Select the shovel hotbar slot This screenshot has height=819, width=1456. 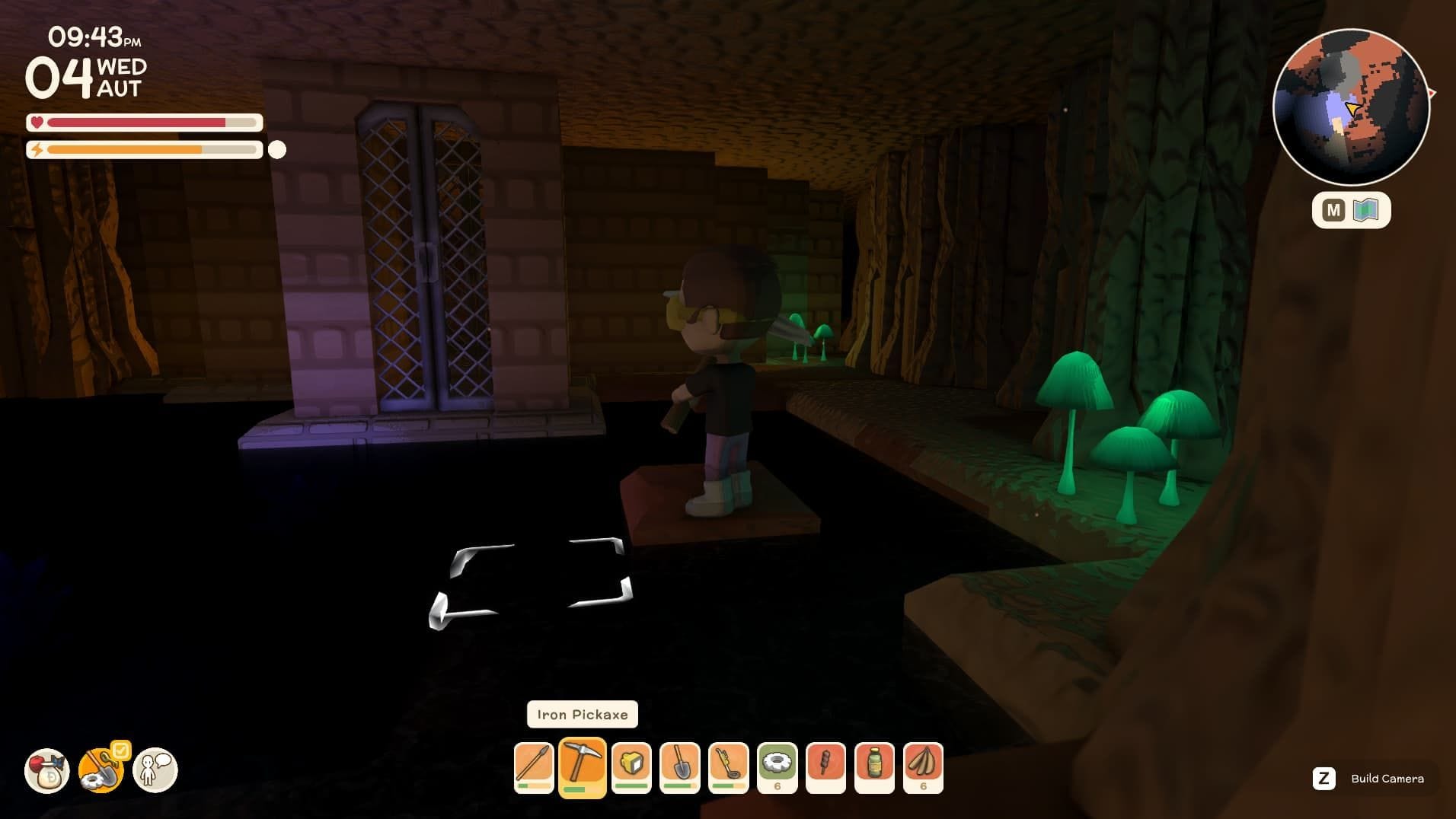[x=680, y=766]
